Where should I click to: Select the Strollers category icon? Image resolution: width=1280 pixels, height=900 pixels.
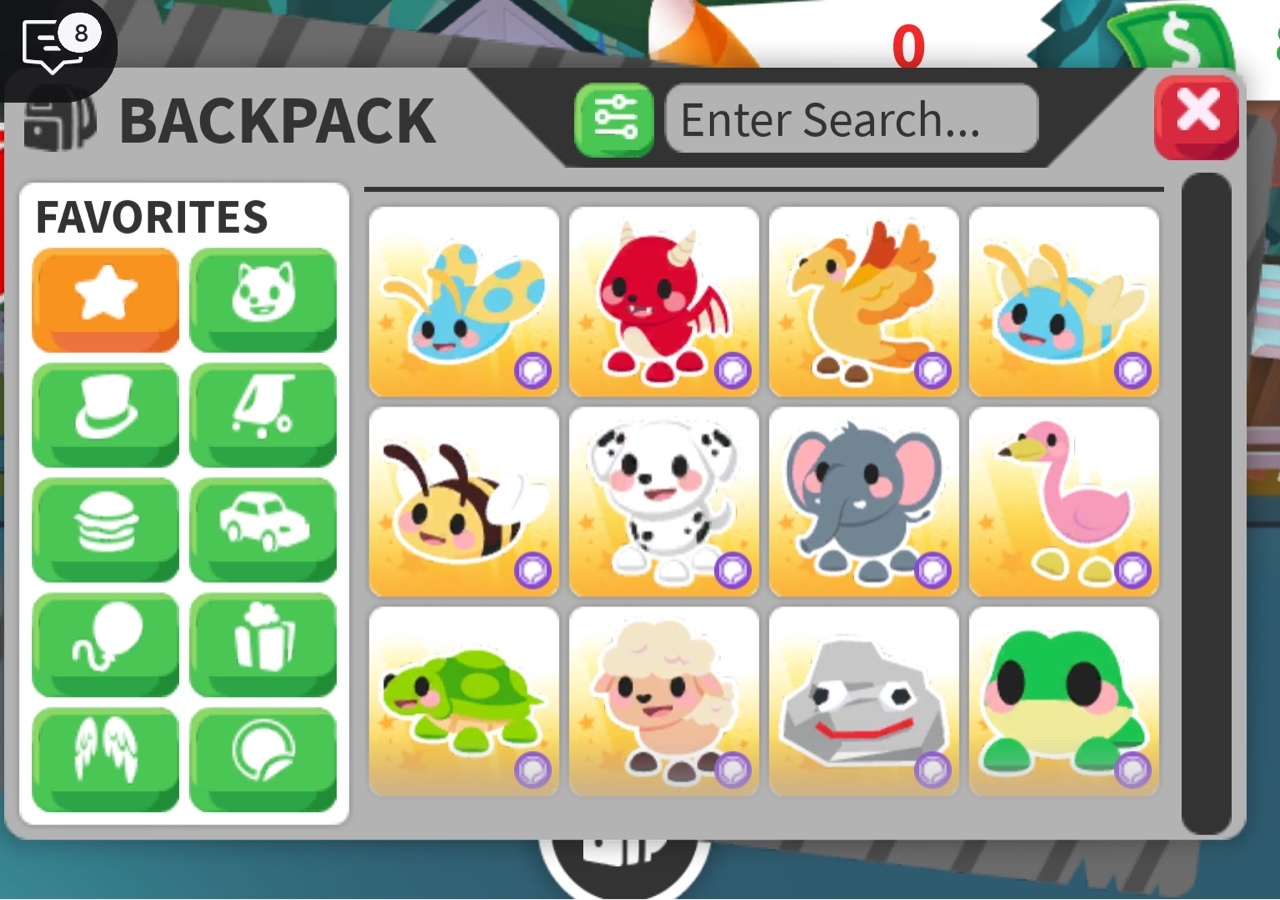tap(263, 415)
